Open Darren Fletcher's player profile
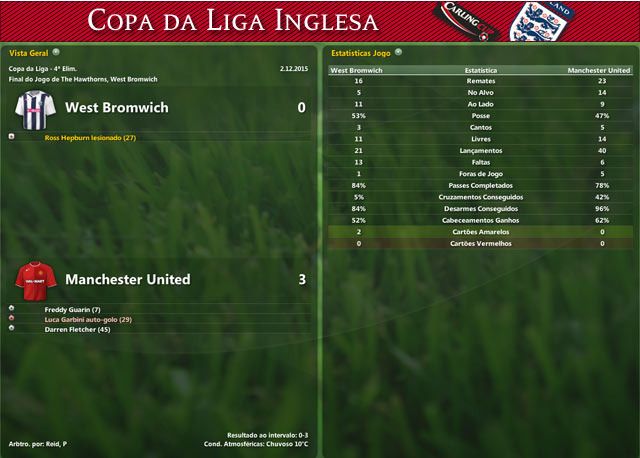640x458 pixels. 77,329
